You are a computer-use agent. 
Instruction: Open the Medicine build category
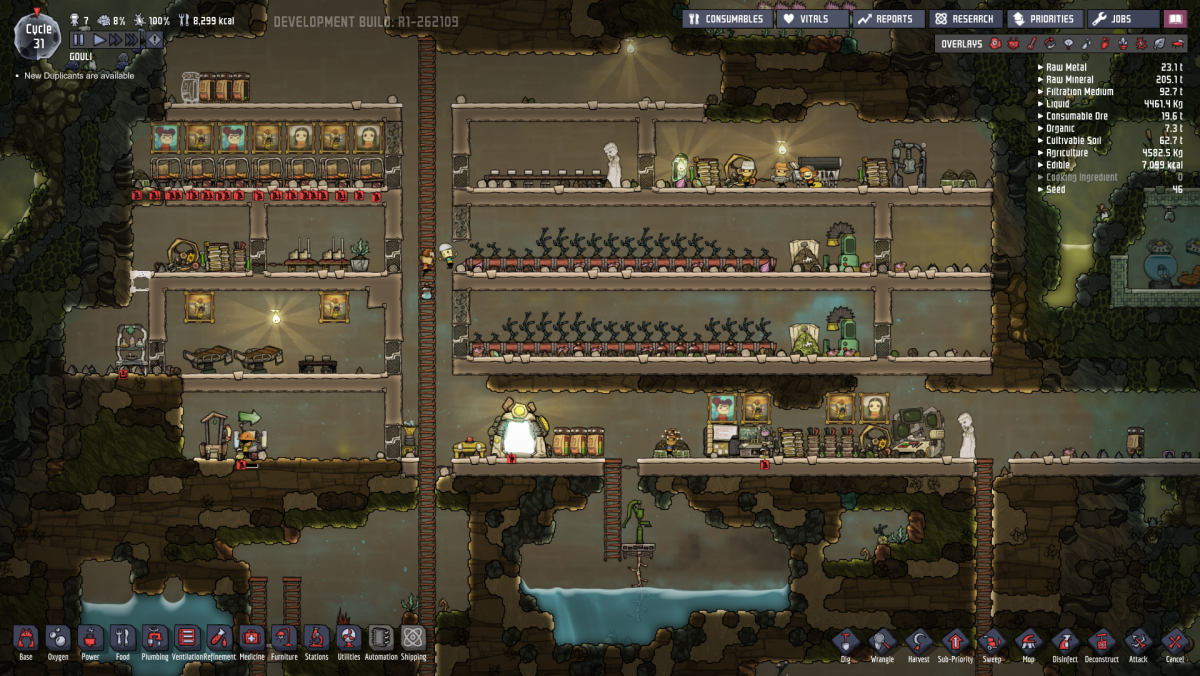pos(251,638)
